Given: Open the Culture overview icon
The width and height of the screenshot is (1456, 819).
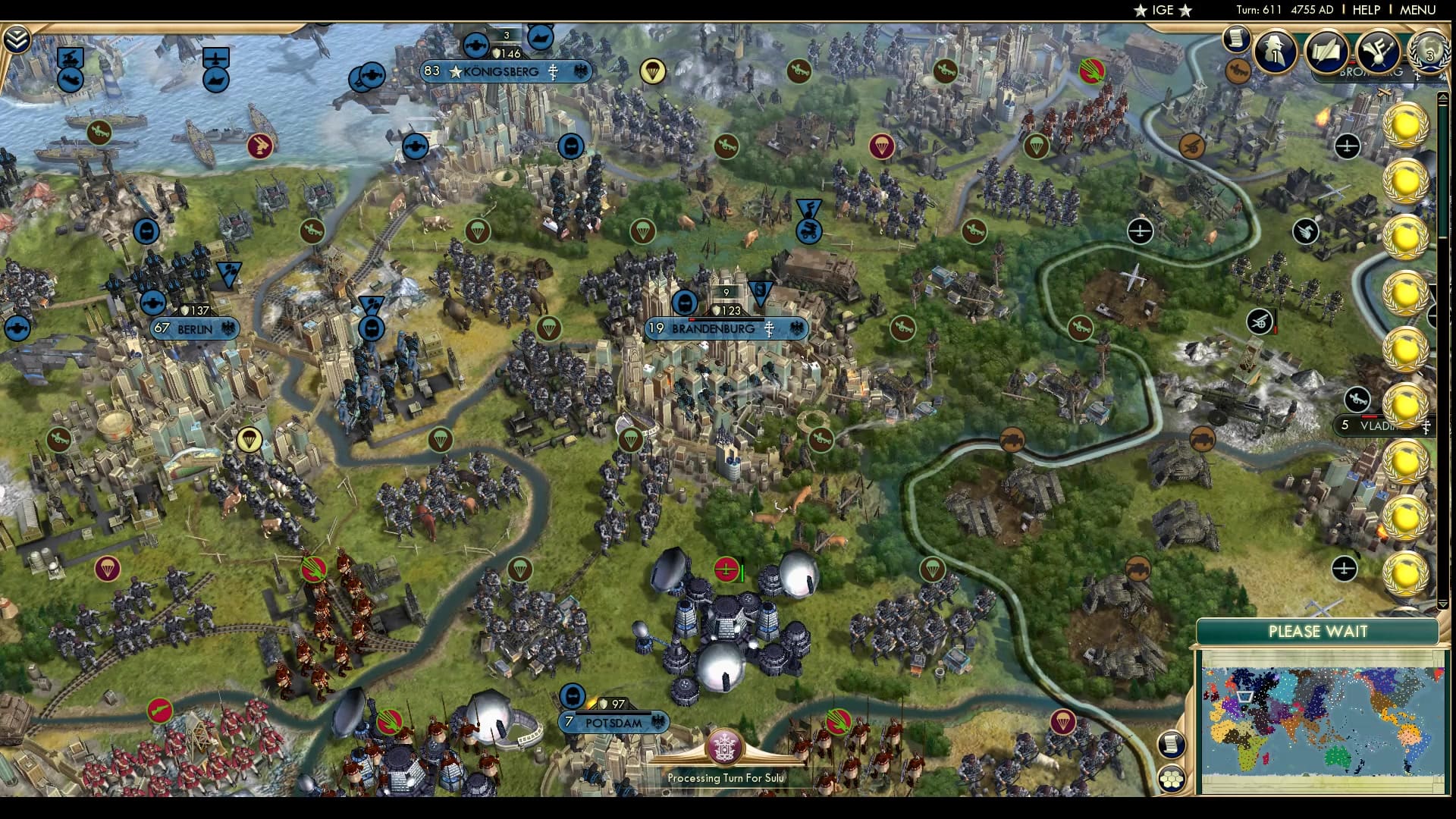Looking at the screenshot, I should point(1379,52).
